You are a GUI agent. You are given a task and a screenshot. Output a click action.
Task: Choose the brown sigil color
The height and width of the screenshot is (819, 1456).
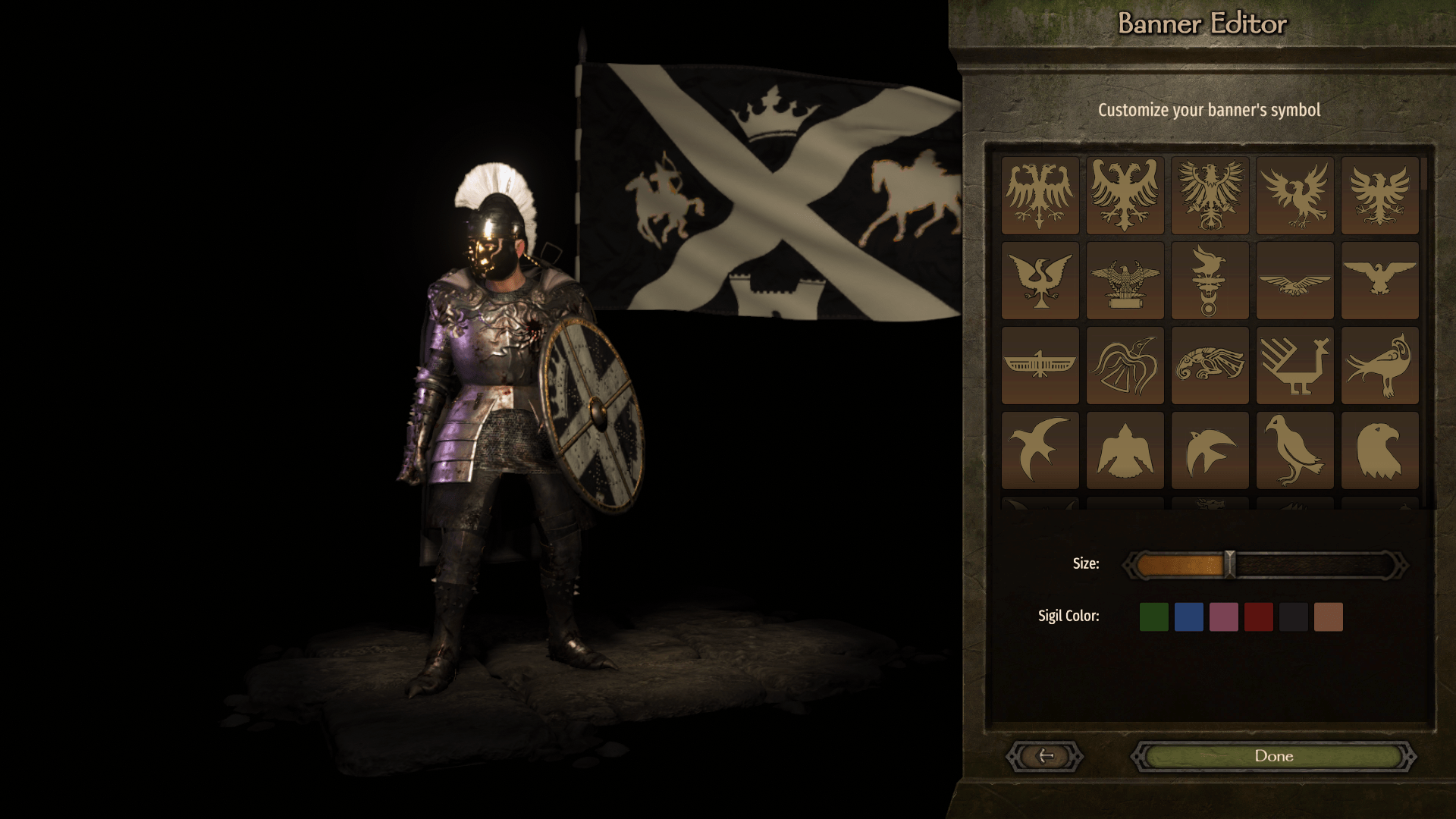(x=1328, y=617)
